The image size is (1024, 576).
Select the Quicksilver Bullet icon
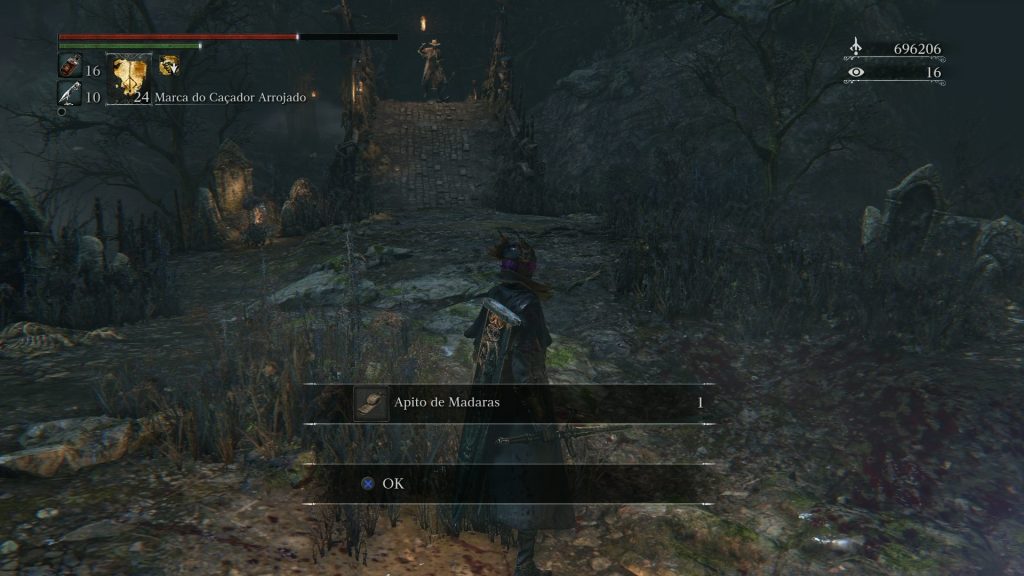click(69, 93)
